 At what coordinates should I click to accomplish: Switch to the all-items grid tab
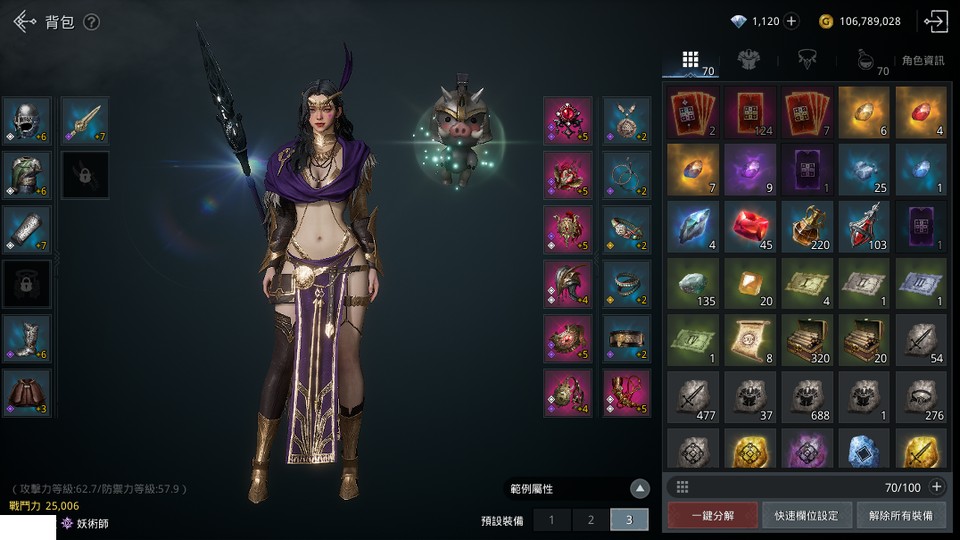pyautogui.click(x=690, y=60)
